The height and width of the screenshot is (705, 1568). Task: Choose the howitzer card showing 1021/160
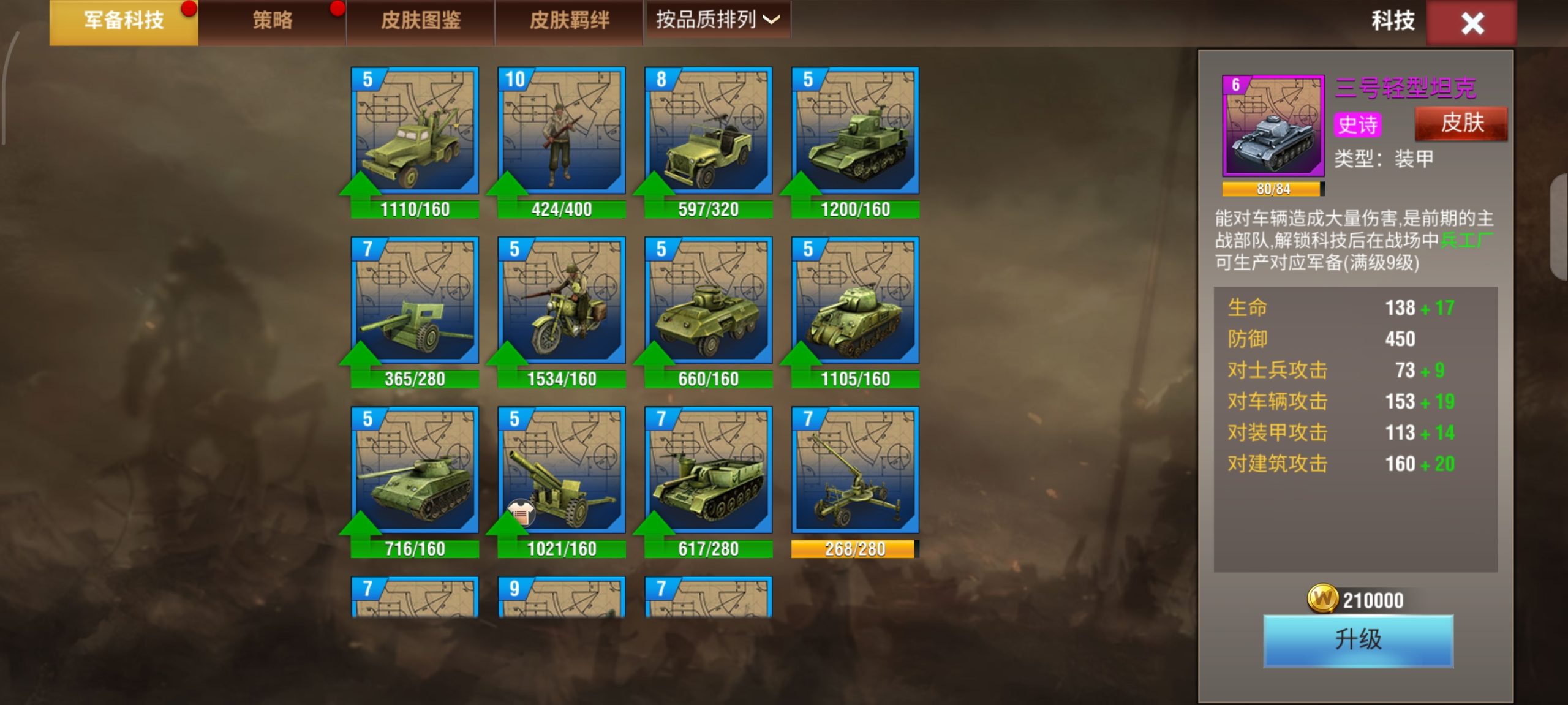tap(562, 470)
